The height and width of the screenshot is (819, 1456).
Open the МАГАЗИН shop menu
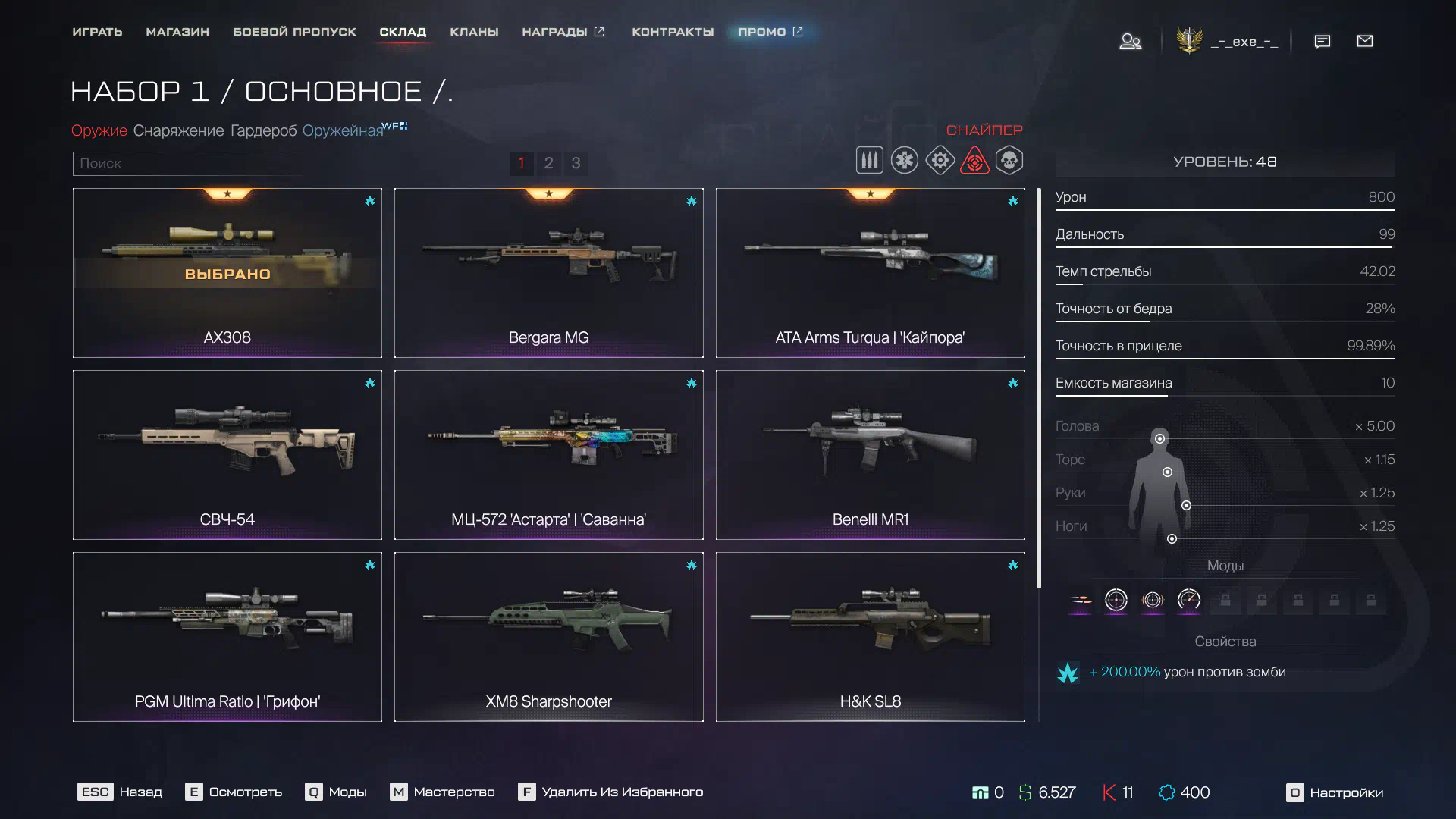[177, 32]
